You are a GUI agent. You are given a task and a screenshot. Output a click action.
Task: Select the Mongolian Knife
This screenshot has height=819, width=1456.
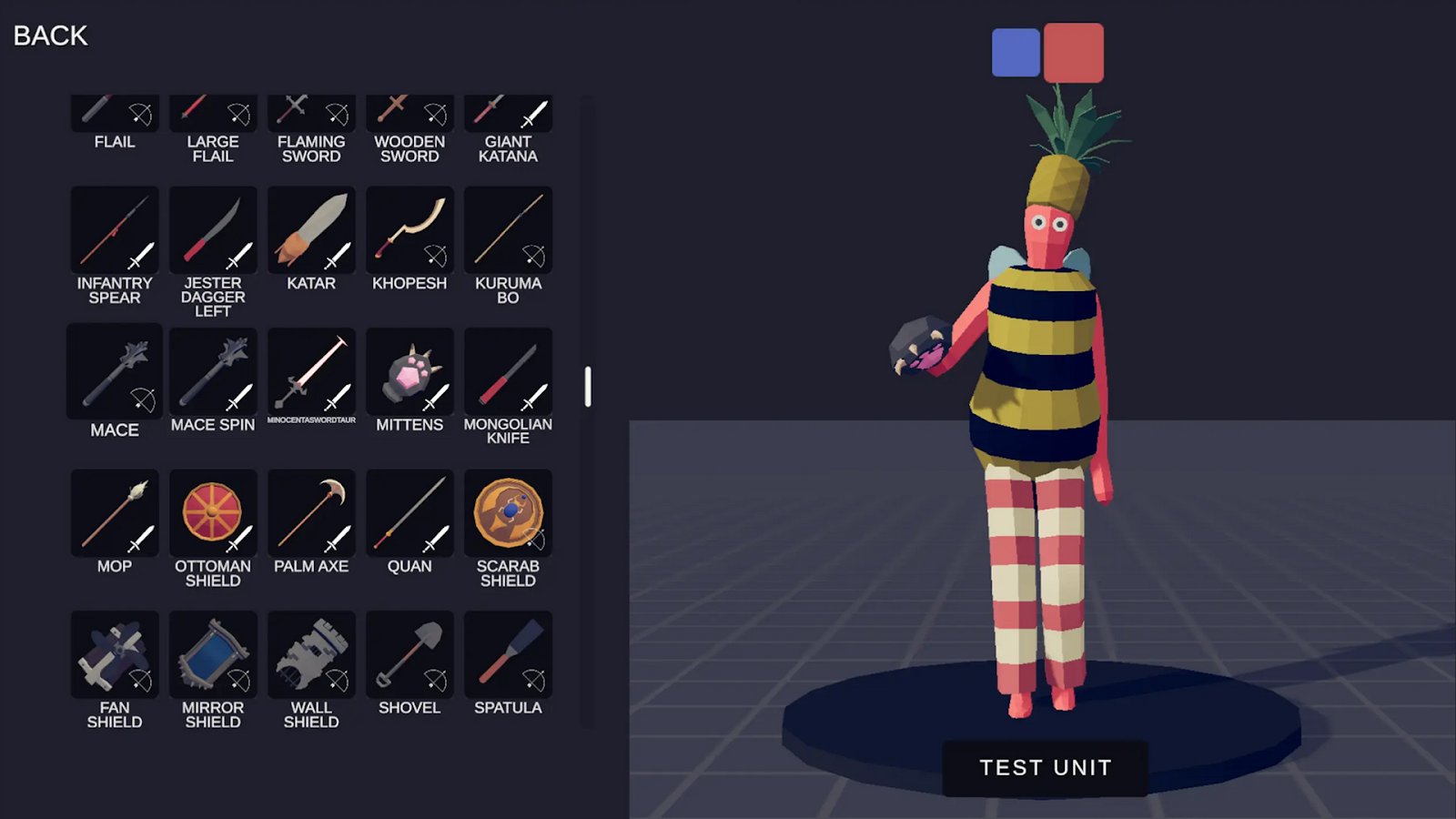point(507,370)
